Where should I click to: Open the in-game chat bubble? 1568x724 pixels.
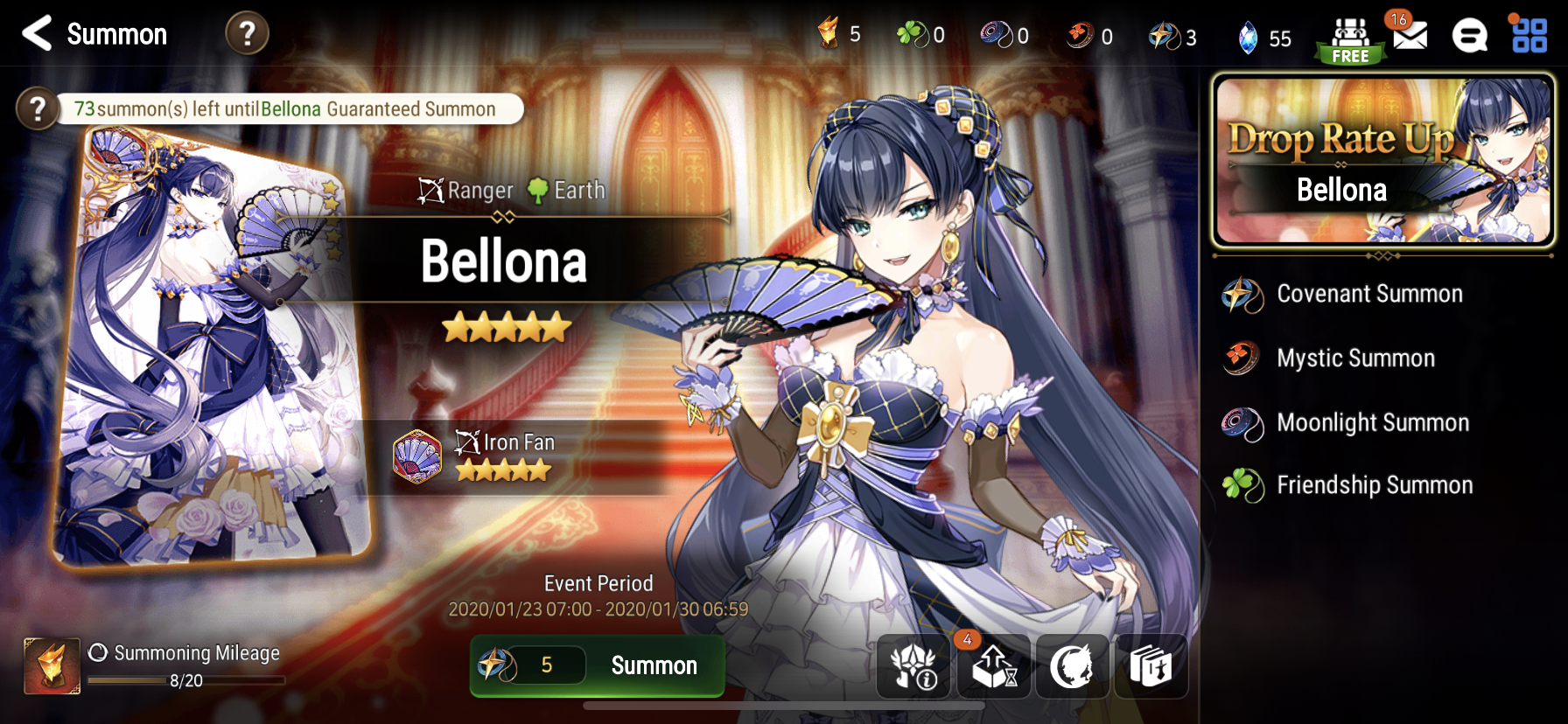click(x=1471, y=35)
